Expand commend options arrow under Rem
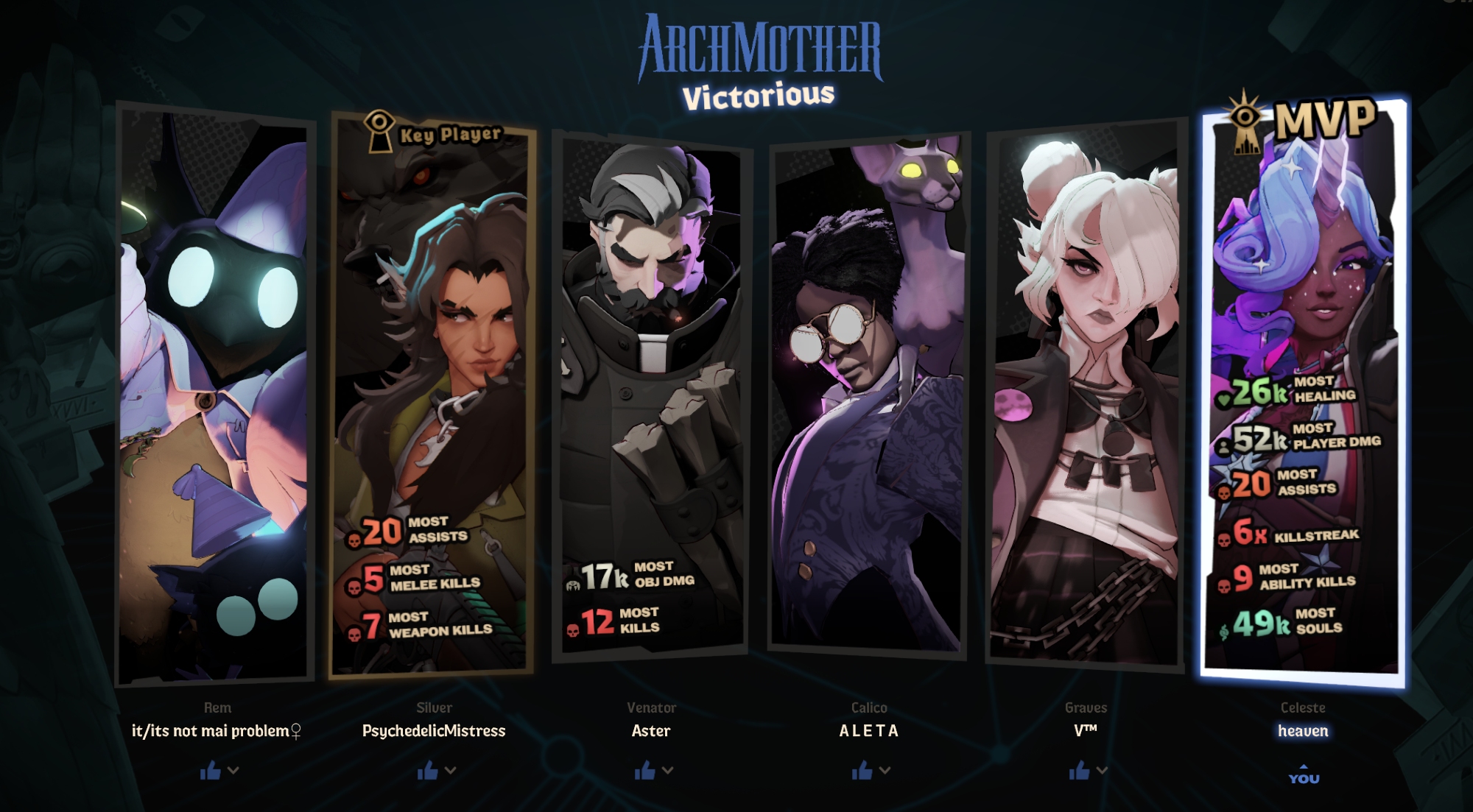 pyautogui.click(x=233, y=770)
